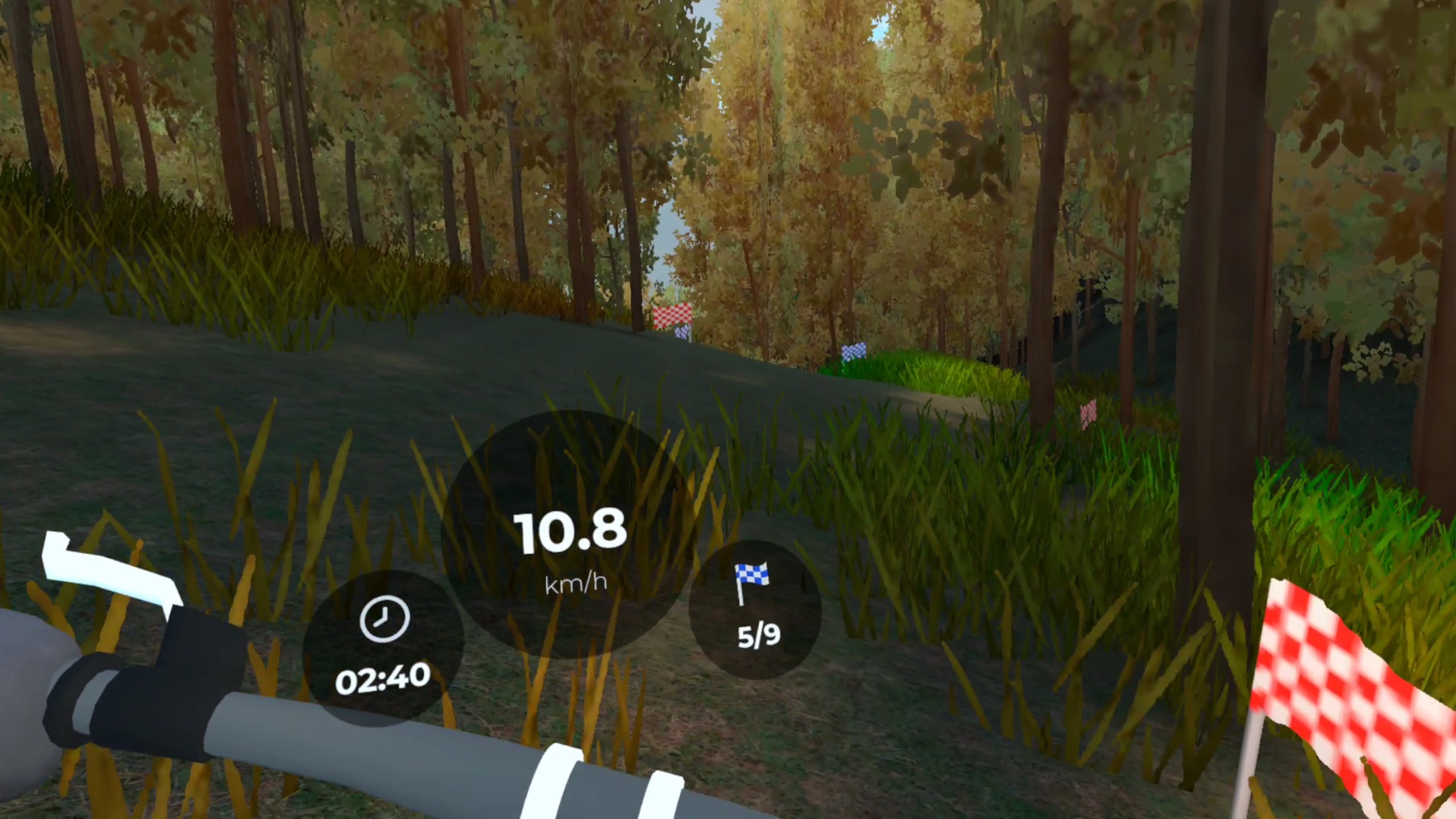Select the blue checkered flag checkpoint tracker
Viewport: 1456px width, 819px height.
point(755,609)
